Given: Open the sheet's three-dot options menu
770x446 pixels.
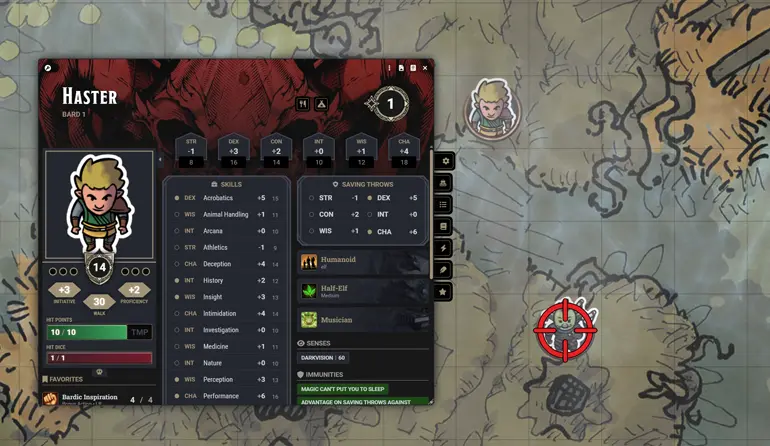Looking at the screenshot, I should 388,68.
